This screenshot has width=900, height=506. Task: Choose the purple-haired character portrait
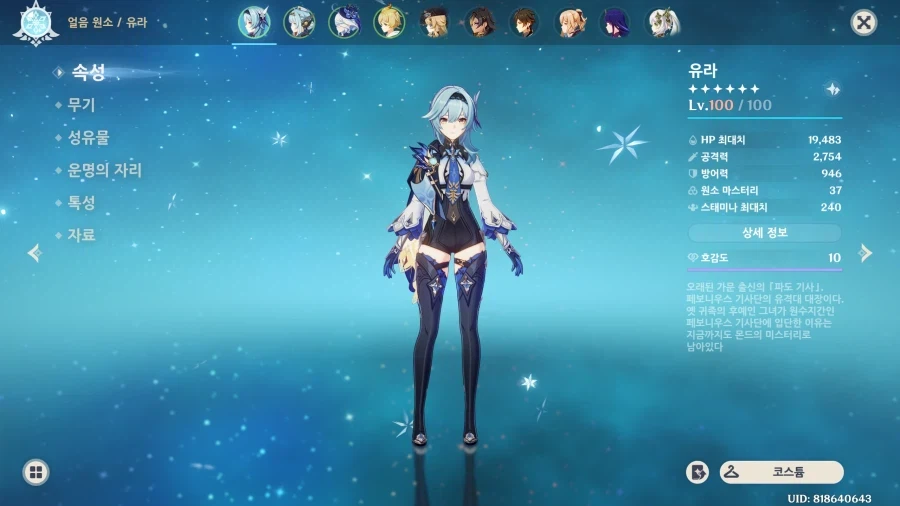tap(615, 22)
